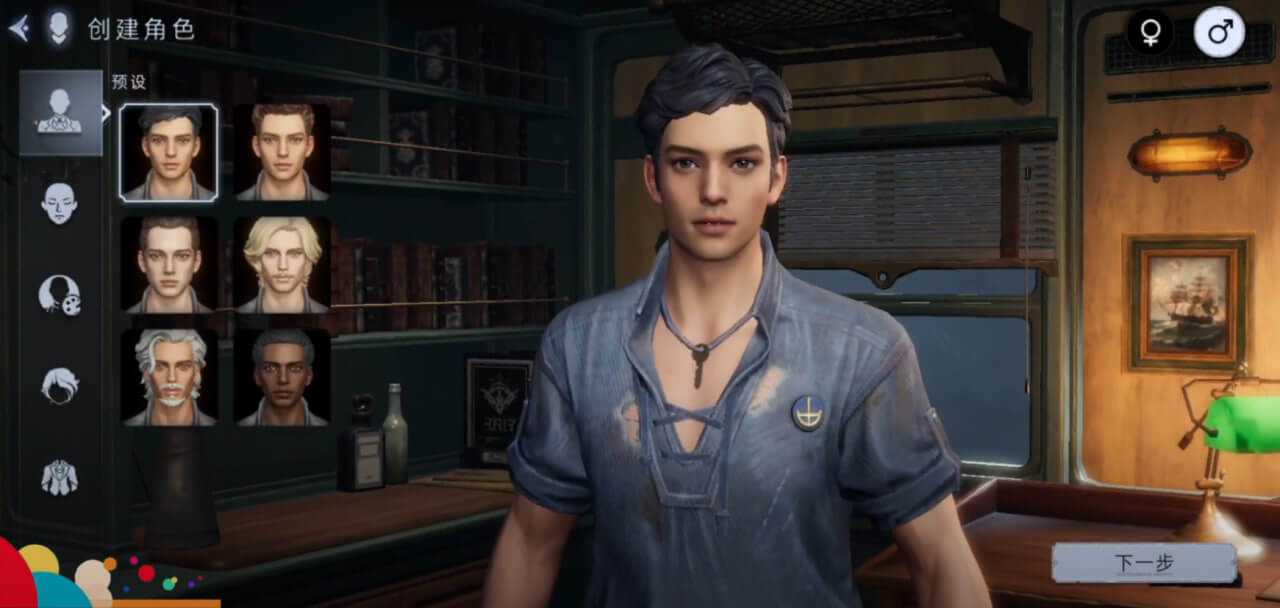Click the 下一步 next step button
Viewport: 1280px width, 608px height.
coord(1144,563)
